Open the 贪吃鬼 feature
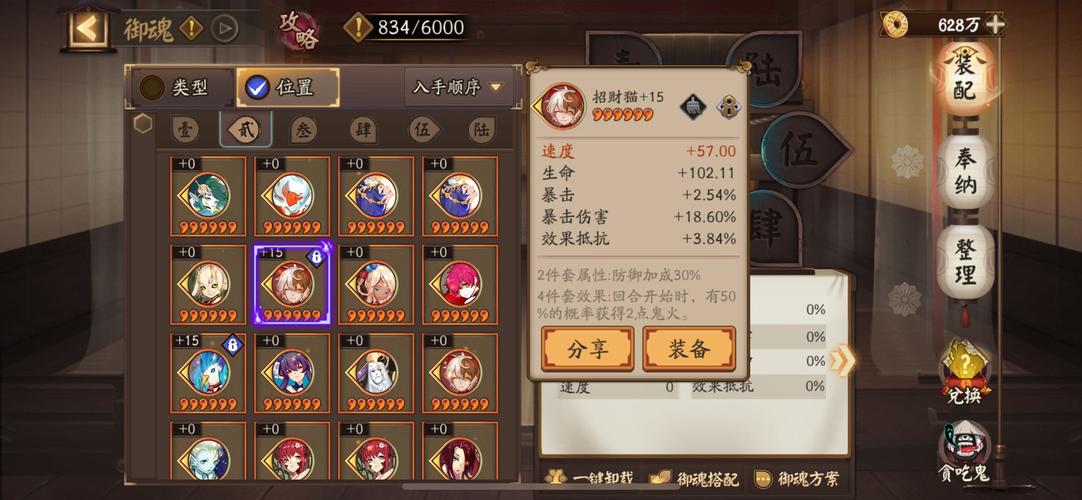 (965, 450)
